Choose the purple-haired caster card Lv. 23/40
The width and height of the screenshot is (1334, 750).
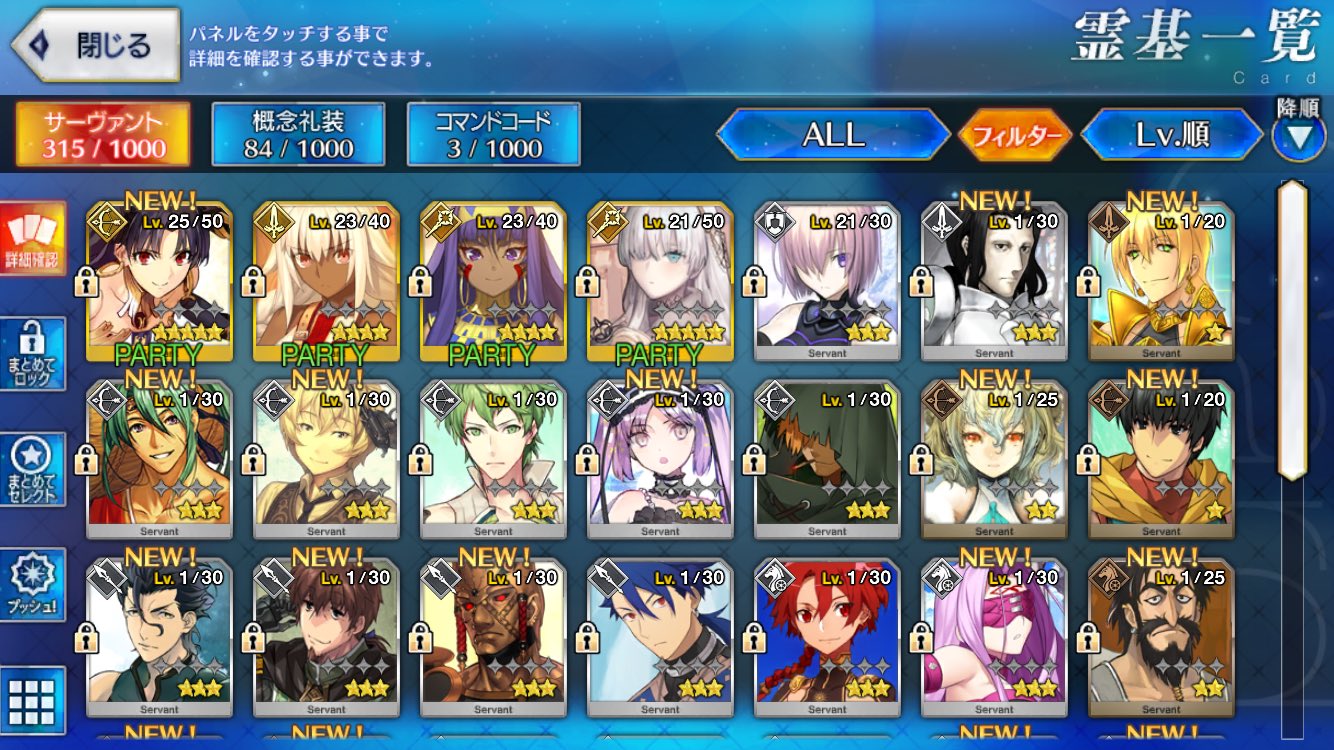coord(493,282)
